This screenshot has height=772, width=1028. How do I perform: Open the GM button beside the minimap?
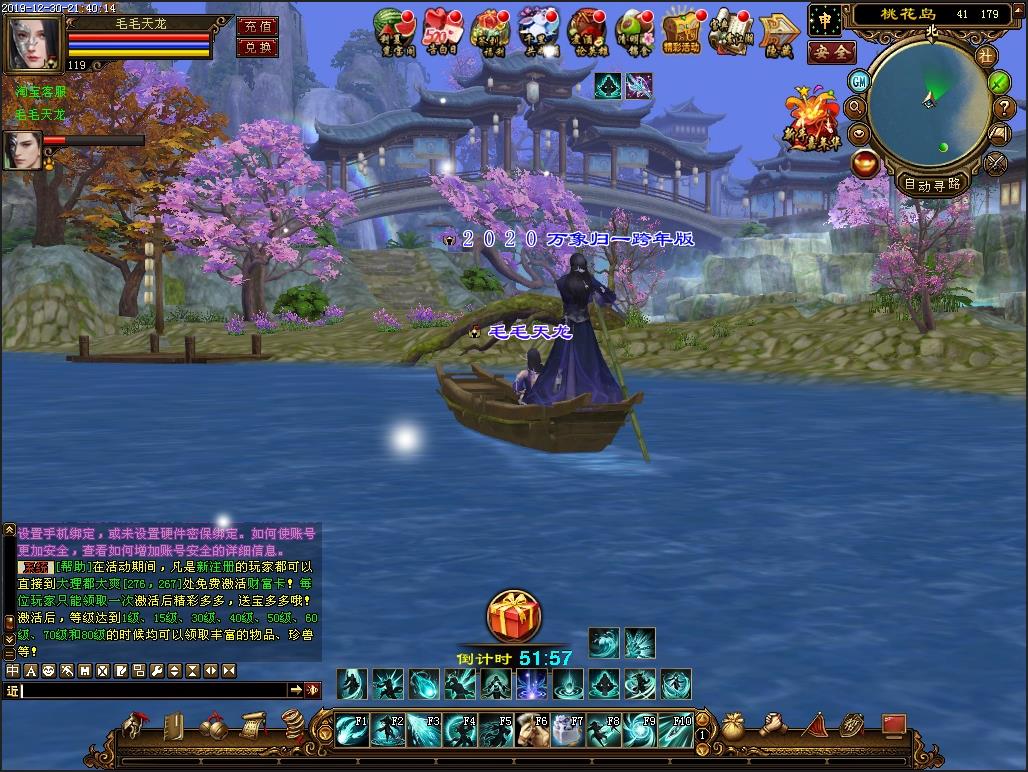(x=859, y=81)
